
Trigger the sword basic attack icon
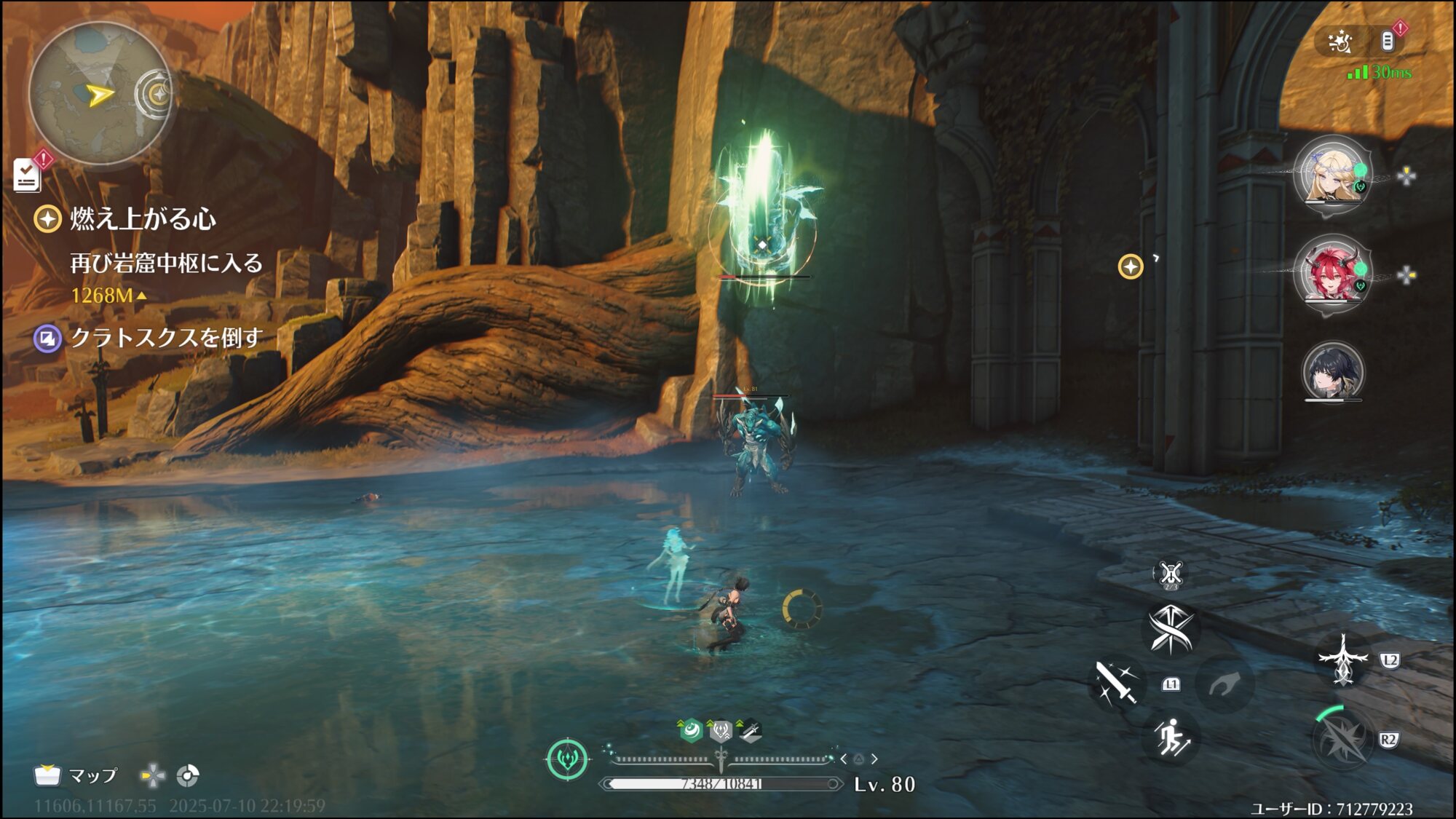click(x=1116, y=684)
